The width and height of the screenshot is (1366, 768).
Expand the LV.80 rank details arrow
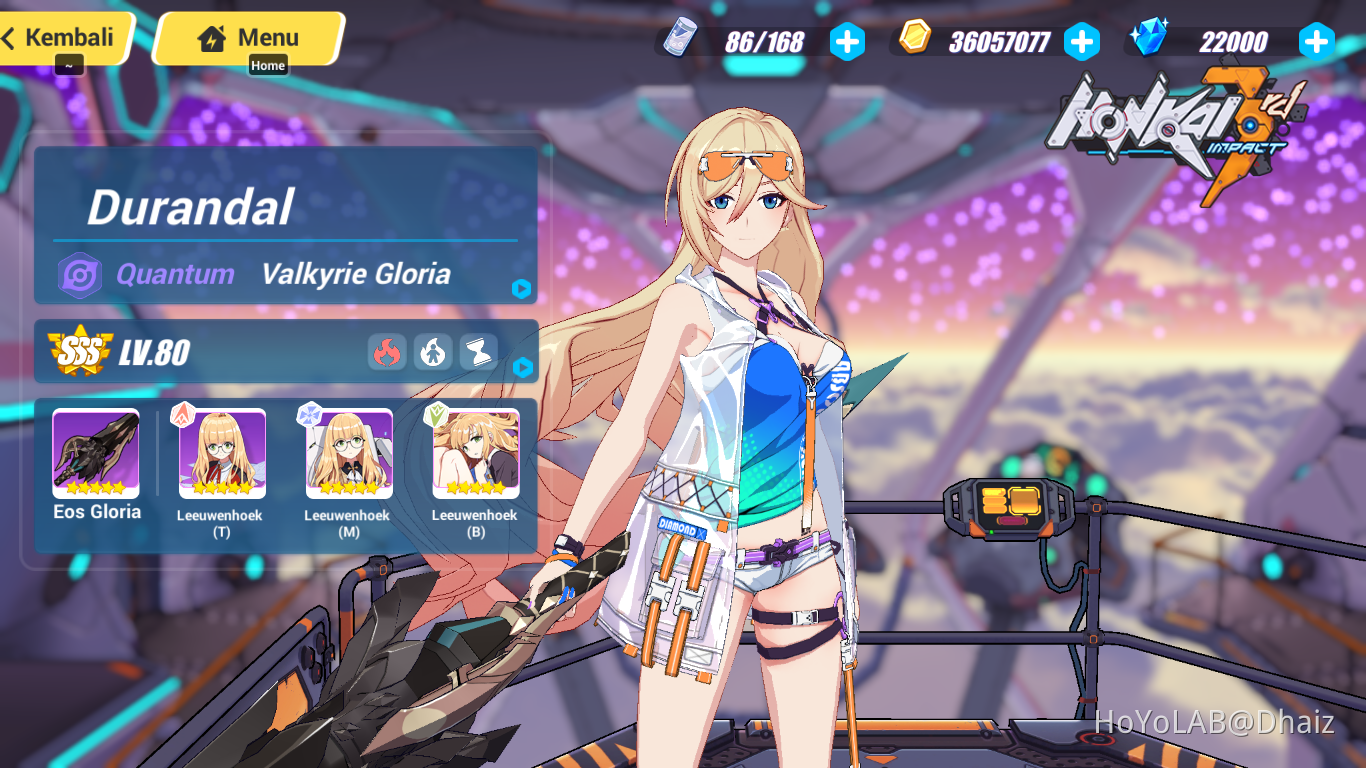pos(521,368)
